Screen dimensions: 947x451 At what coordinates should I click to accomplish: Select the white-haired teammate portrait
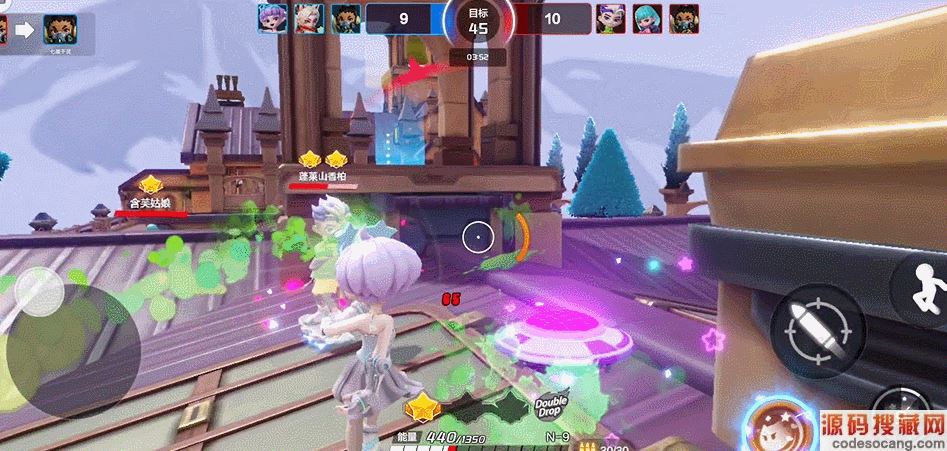pyautogui.click(x=308, y=17)
